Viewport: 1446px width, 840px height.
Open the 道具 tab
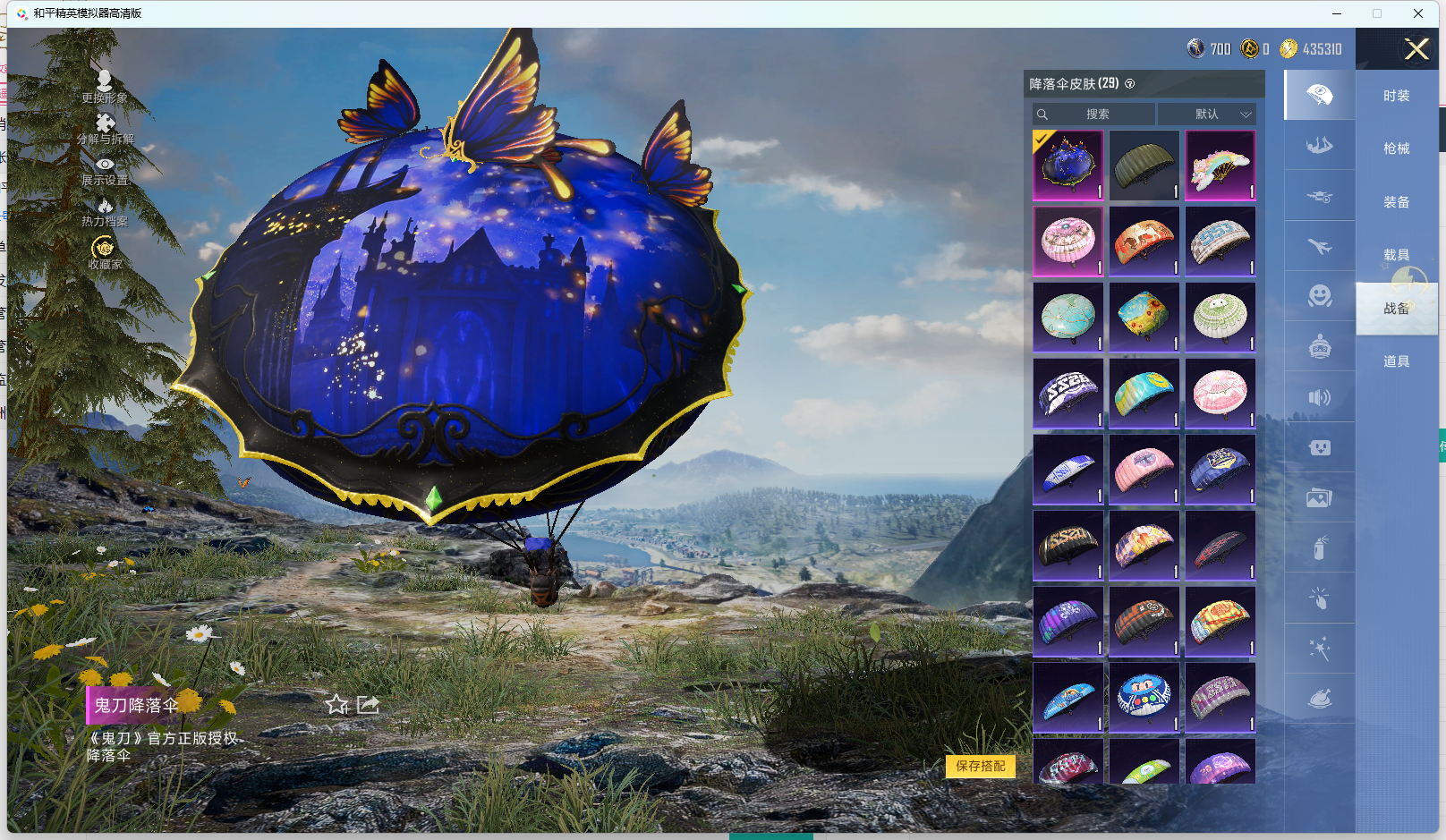[x=1396, y=361]
